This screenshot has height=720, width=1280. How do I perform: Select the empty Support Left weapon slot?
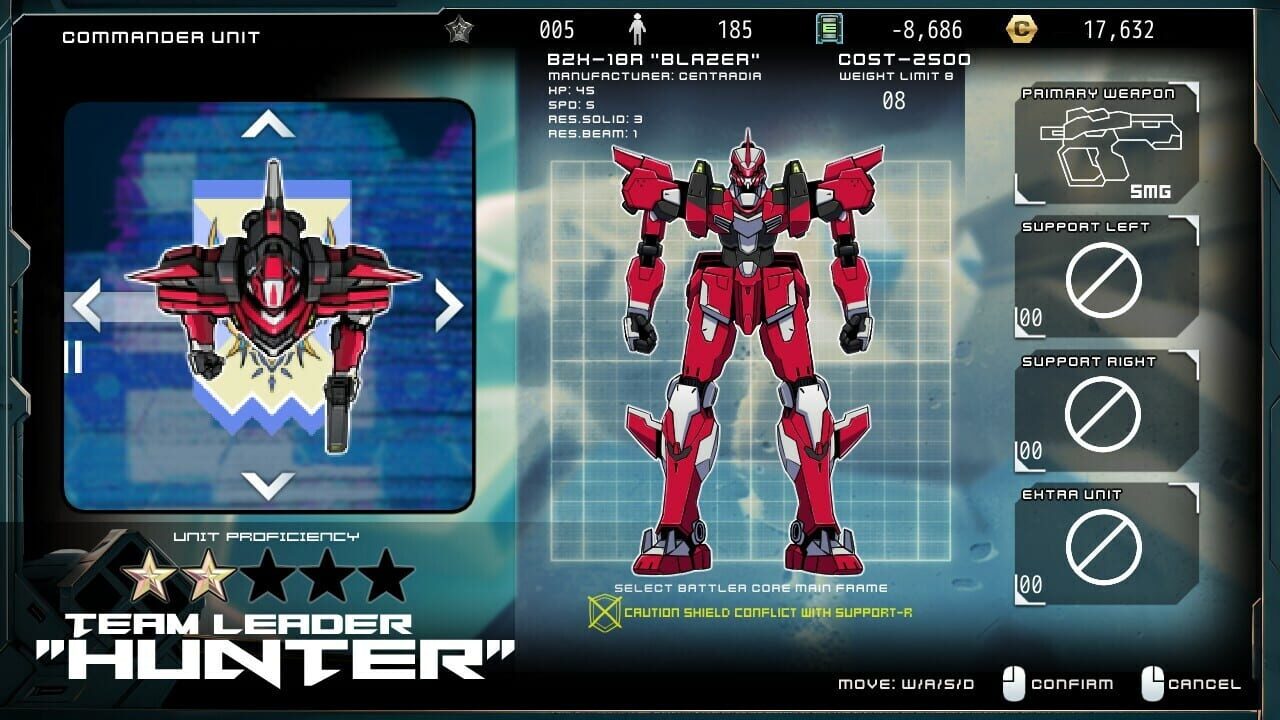pyautogui.click(x=1105, y=275)
